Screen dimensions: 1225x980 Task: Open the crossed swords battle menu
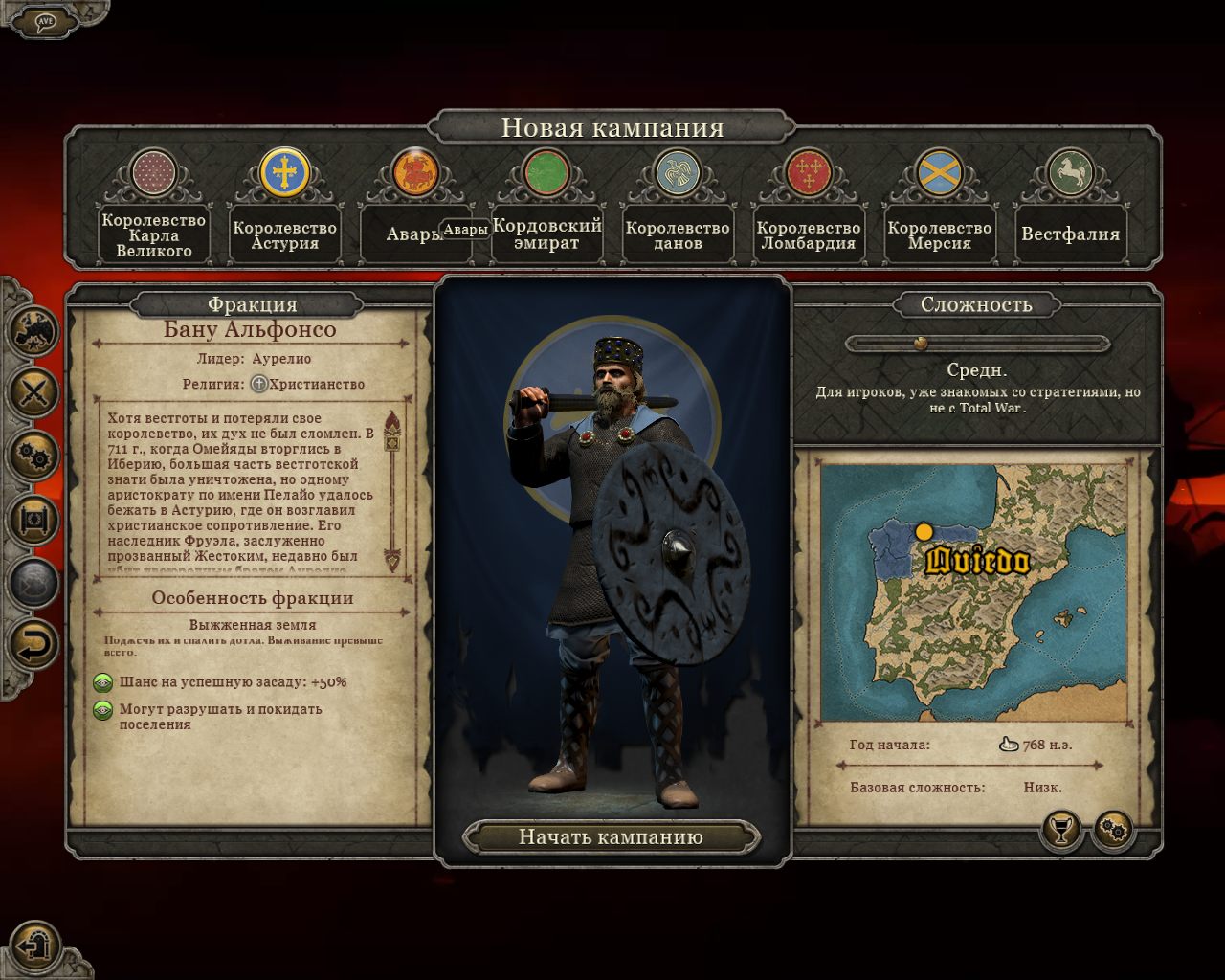[33, 392]
